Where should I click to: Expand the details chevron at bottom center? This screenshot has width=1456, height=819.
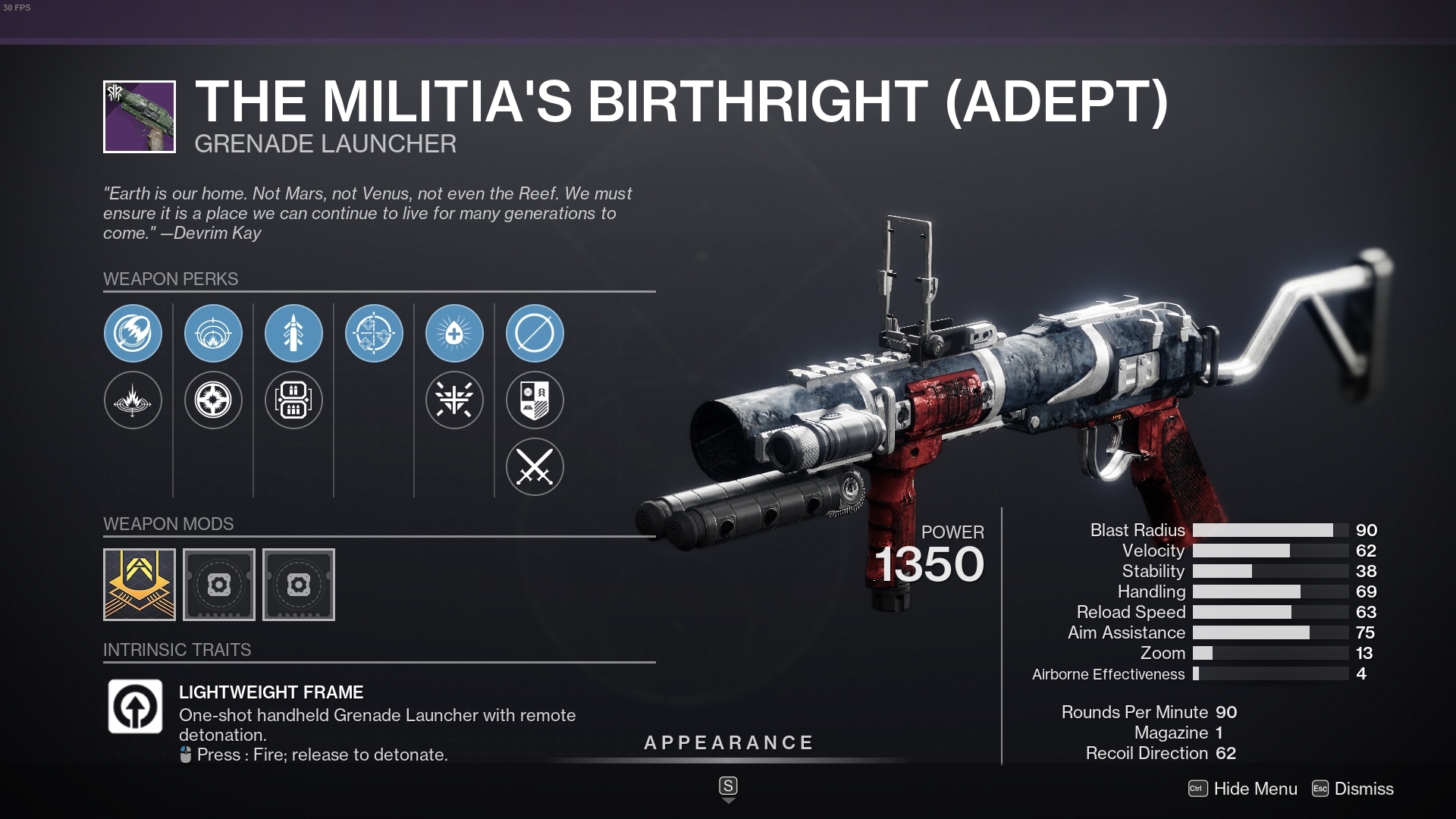point(728,787)
